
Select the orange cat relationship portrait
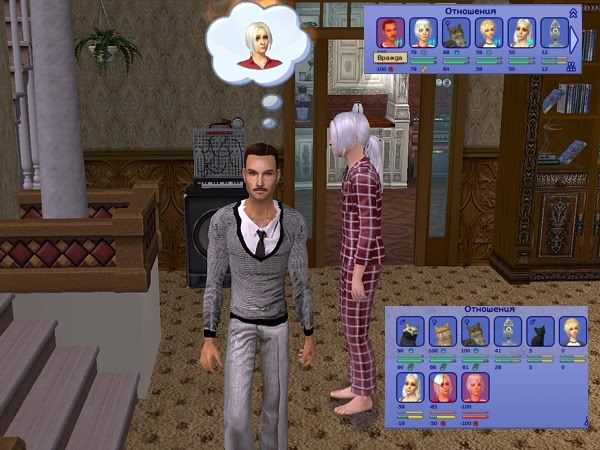coord(440,332)
